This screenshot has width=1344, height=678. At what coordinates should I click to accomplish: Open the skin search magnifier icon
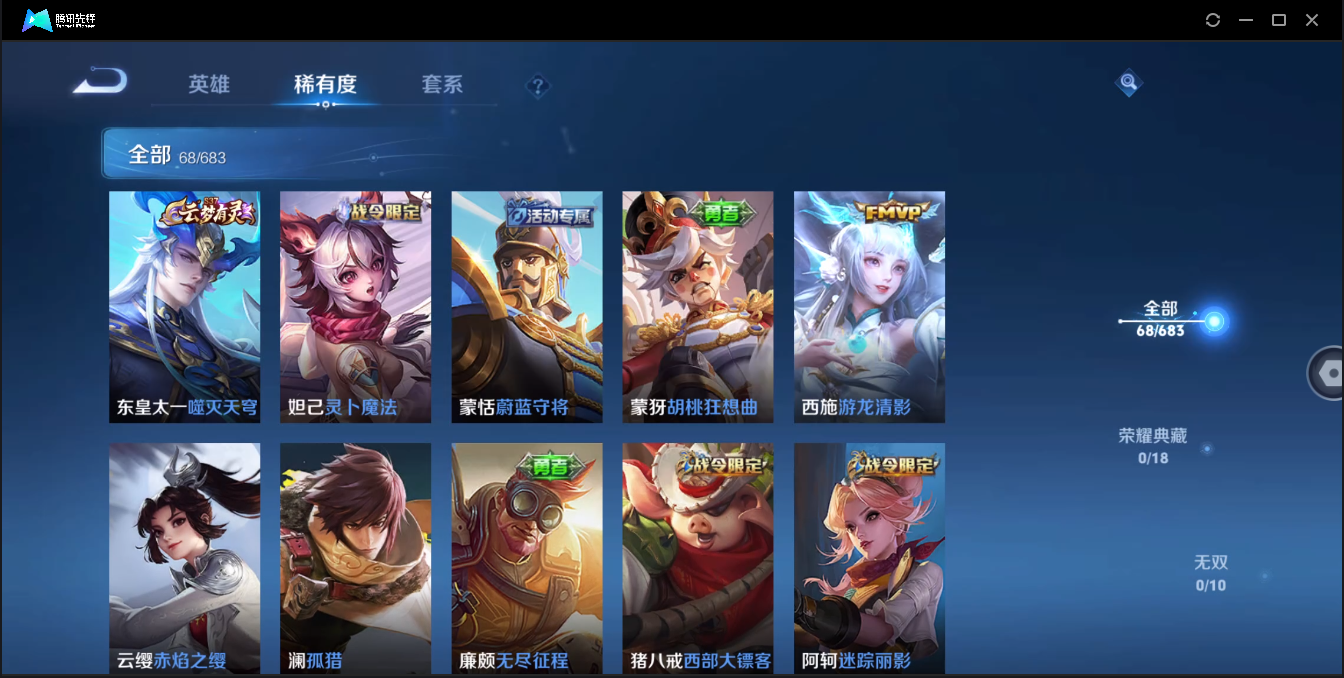pyautogui.click(x=1128, y=83)
